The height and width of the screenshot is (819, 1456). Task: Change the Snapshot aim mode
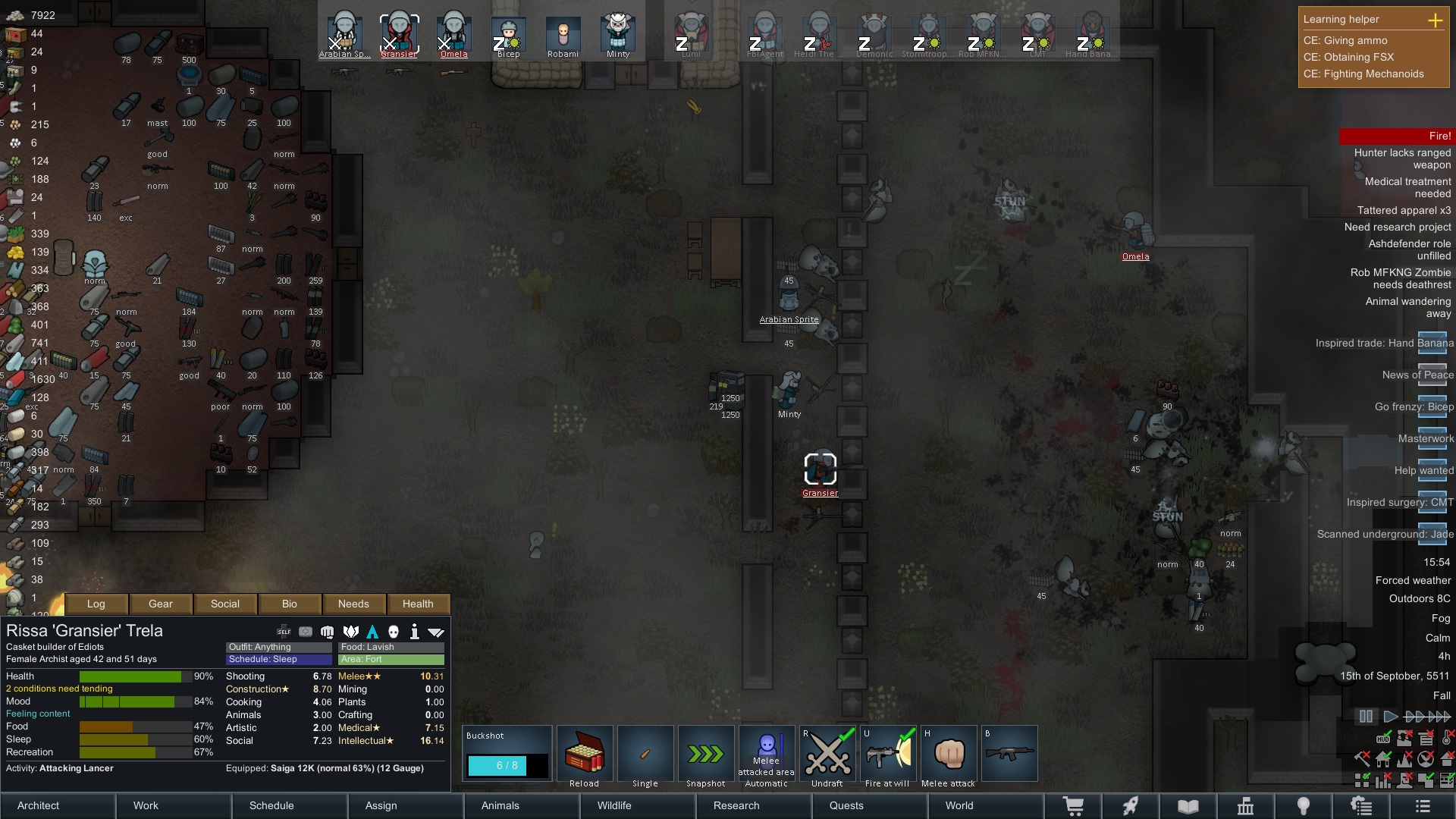pos(706,754)
